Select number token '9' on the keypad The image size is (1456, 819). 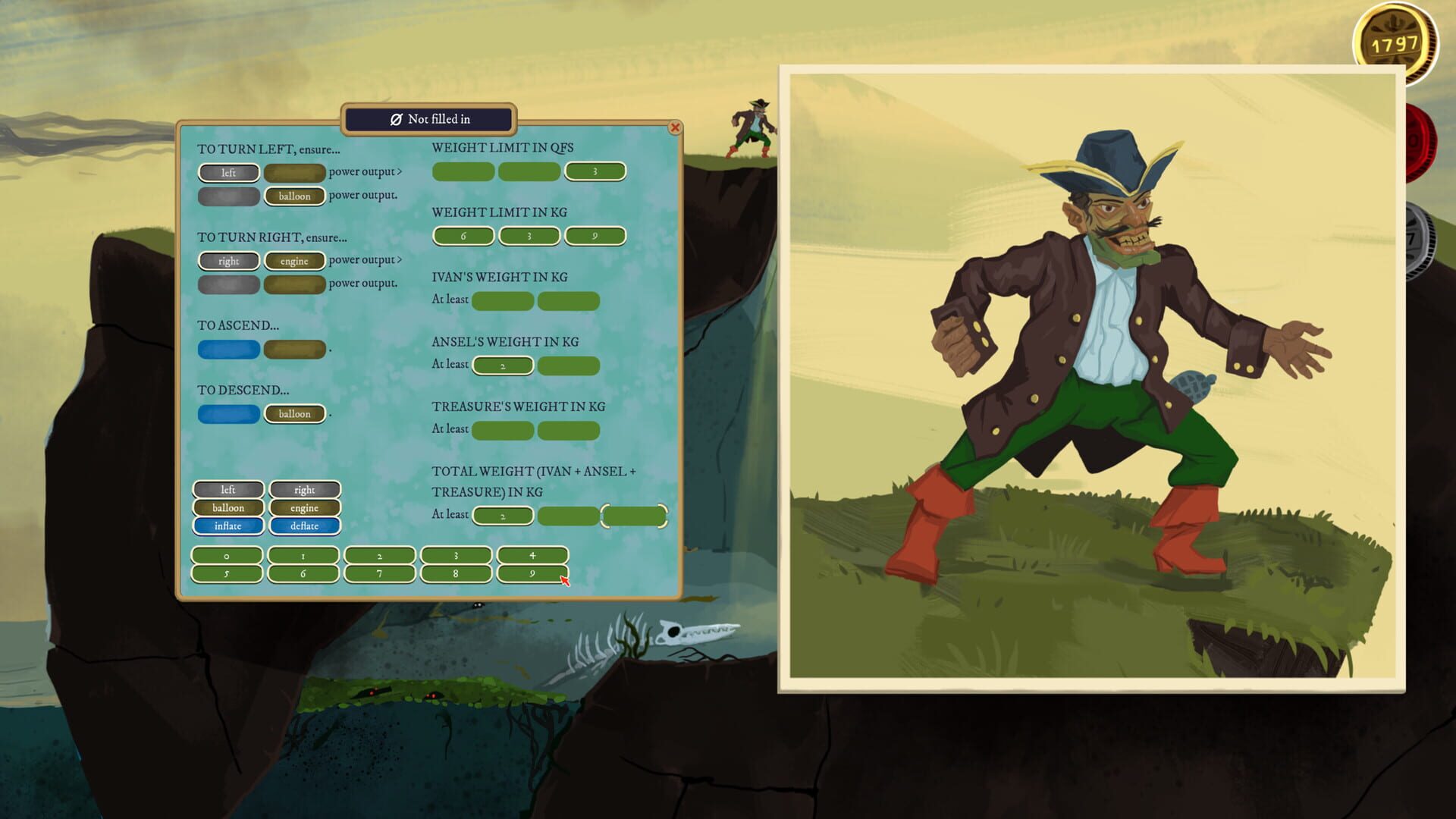tap(532, 574)
